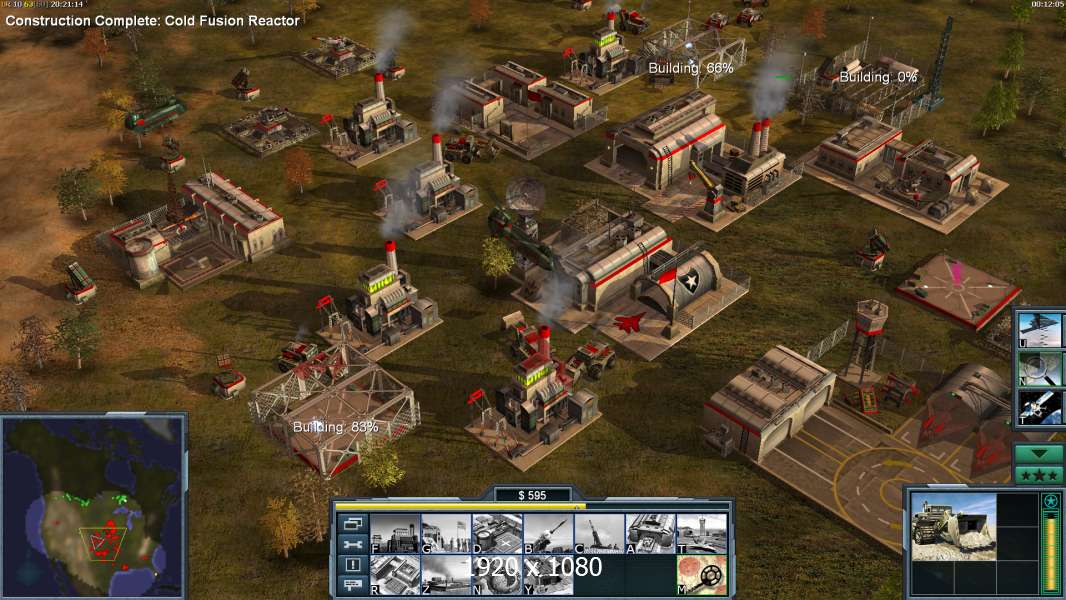Image resolution: width=1066 pixels, height=600 pixels.
Task: Choose the factory building icon (A)
Action: [650, 534]
